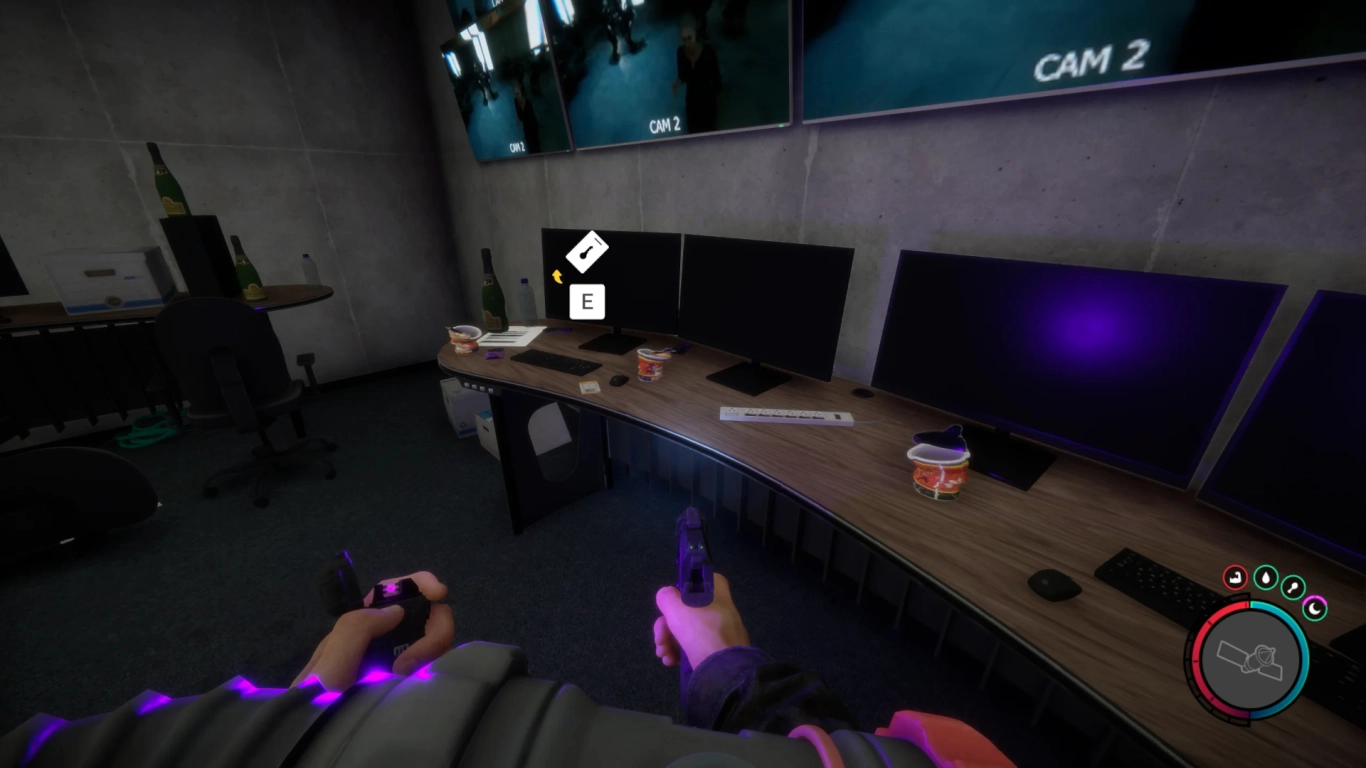Toggle the blue shield arc on the minimap
Image resolution: width=1366 pixels, height=768 pixels.
coord(1305,655)
